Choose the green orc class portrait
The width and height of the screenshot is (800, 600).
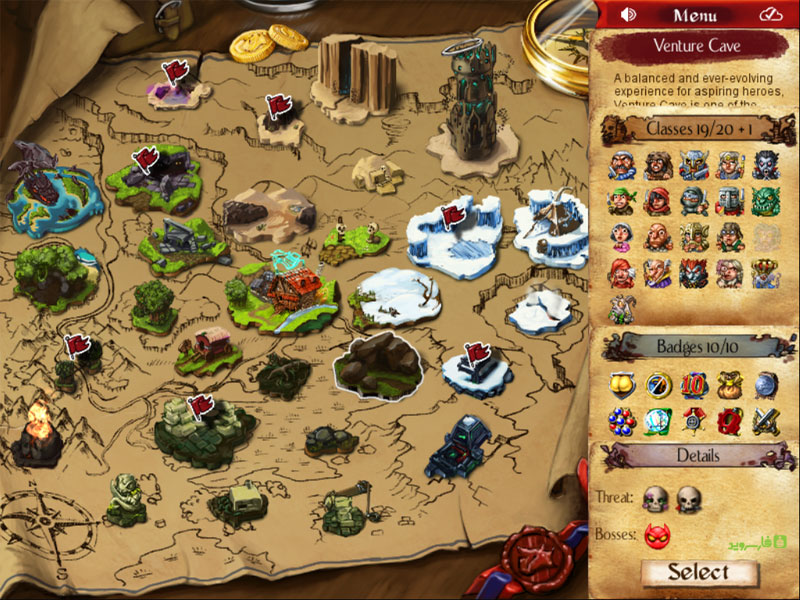click(x=766, y=200)
